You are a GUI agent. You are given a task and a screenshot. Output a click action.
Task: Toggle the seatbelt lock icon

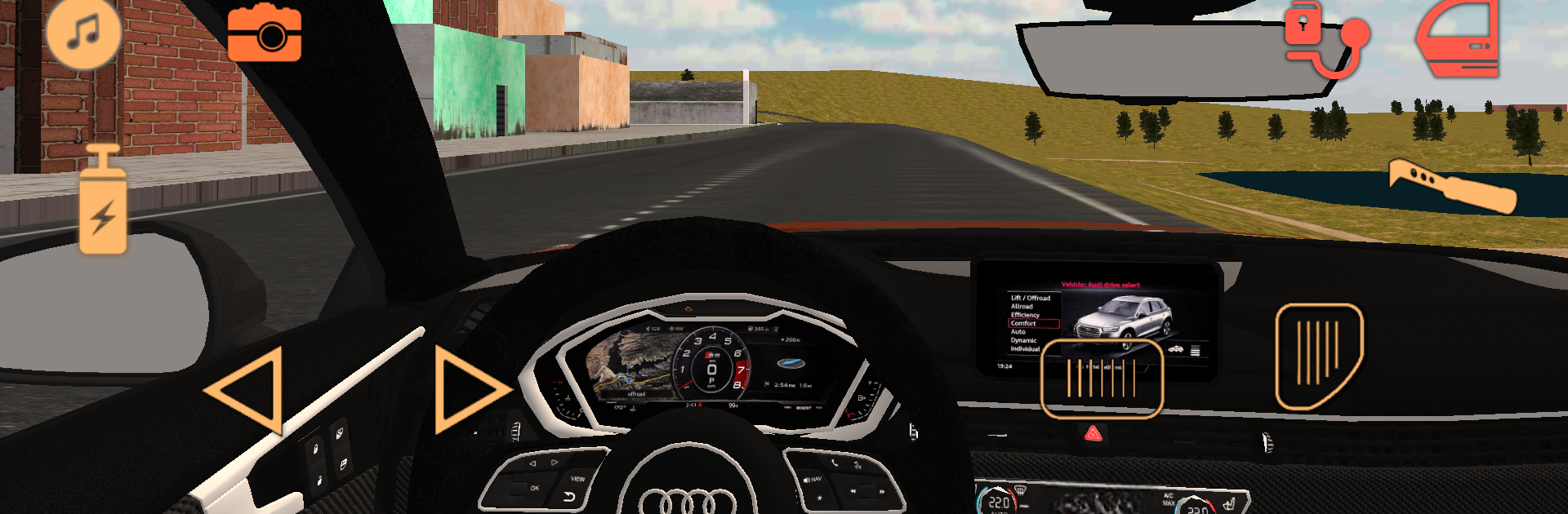1324,37
